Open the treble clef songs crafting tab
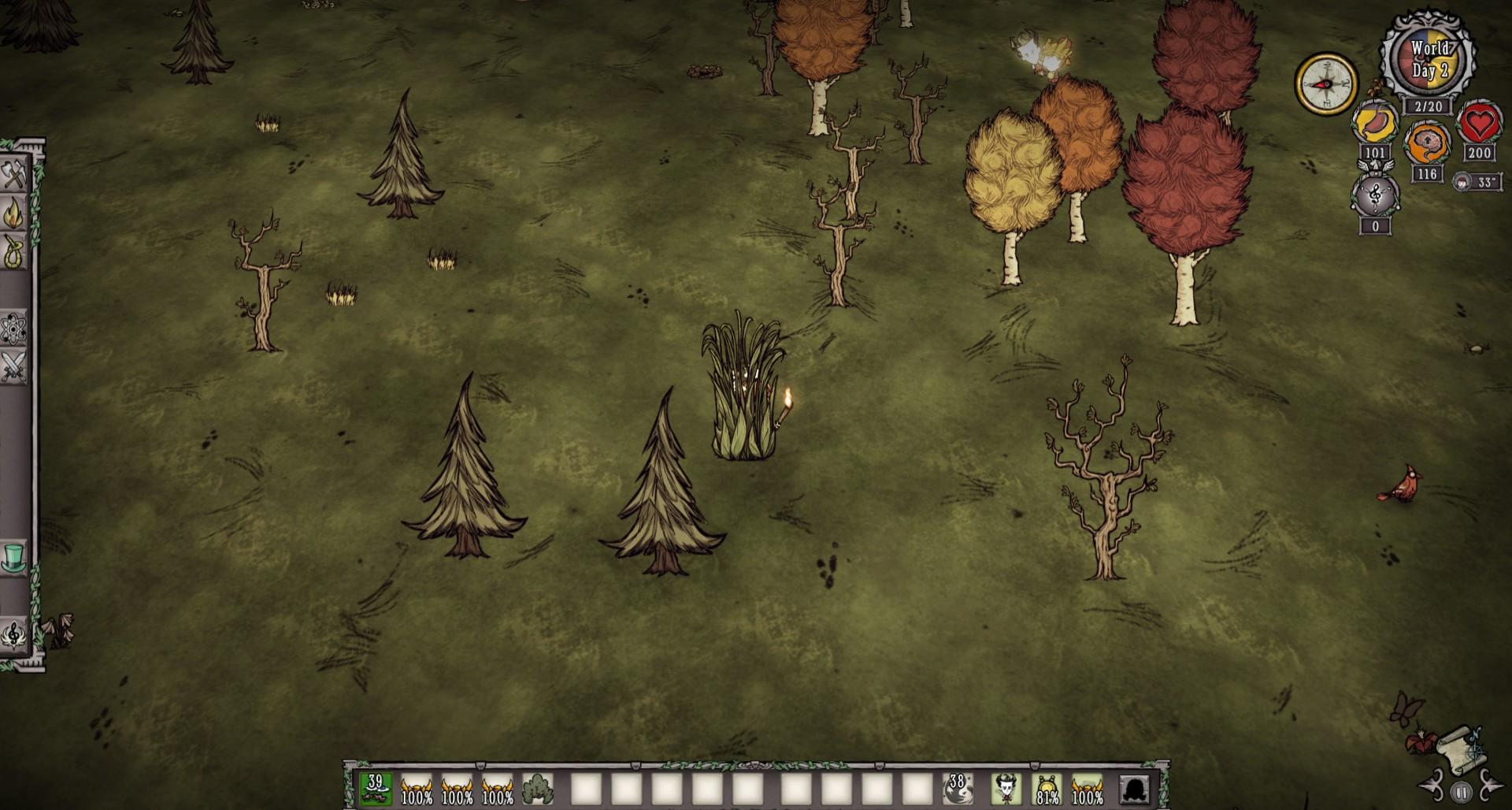 click(13, 634)
